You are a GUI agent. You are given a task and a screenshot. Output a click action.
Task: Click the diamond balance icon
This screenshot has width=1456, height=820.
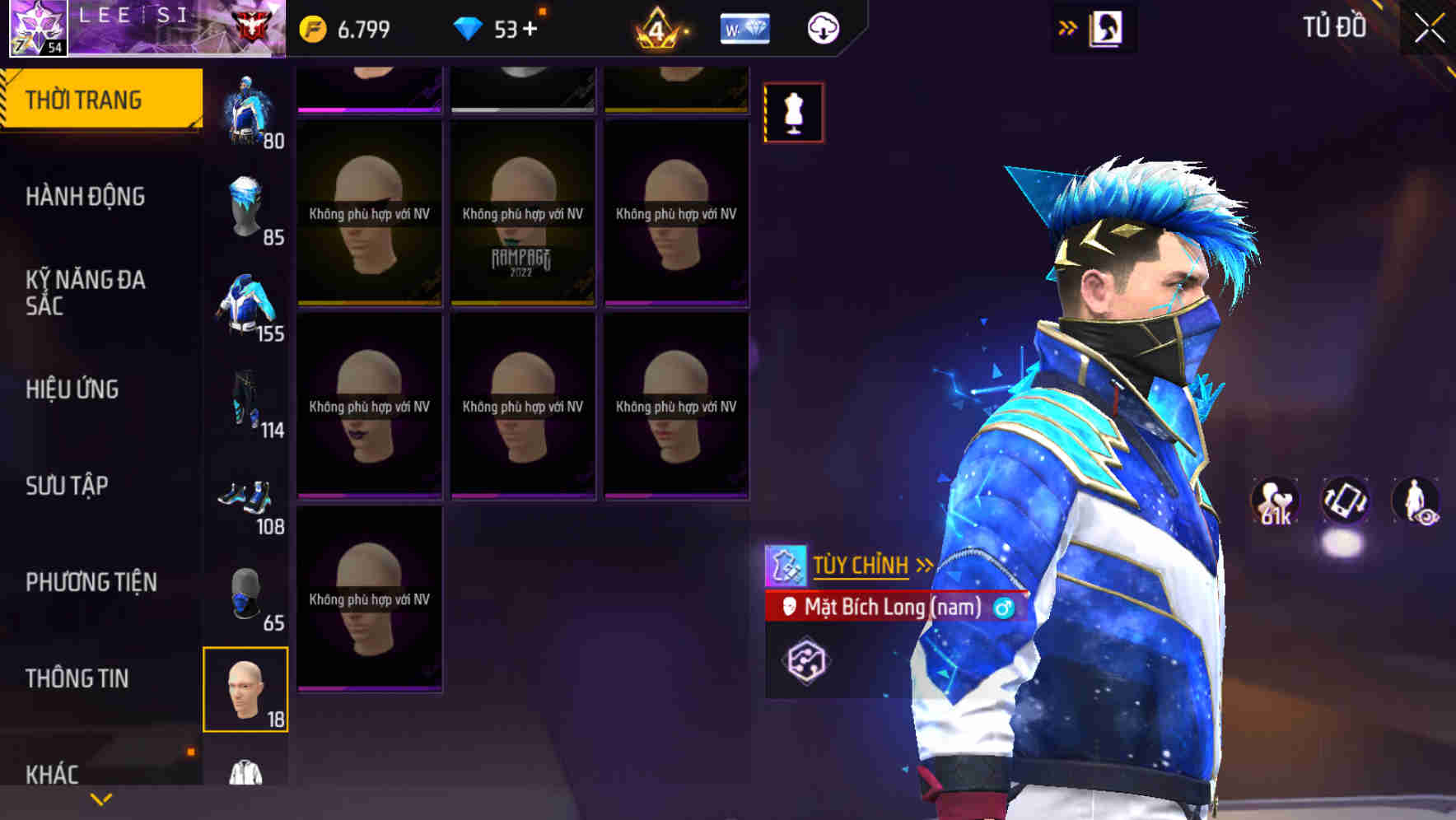469,27
